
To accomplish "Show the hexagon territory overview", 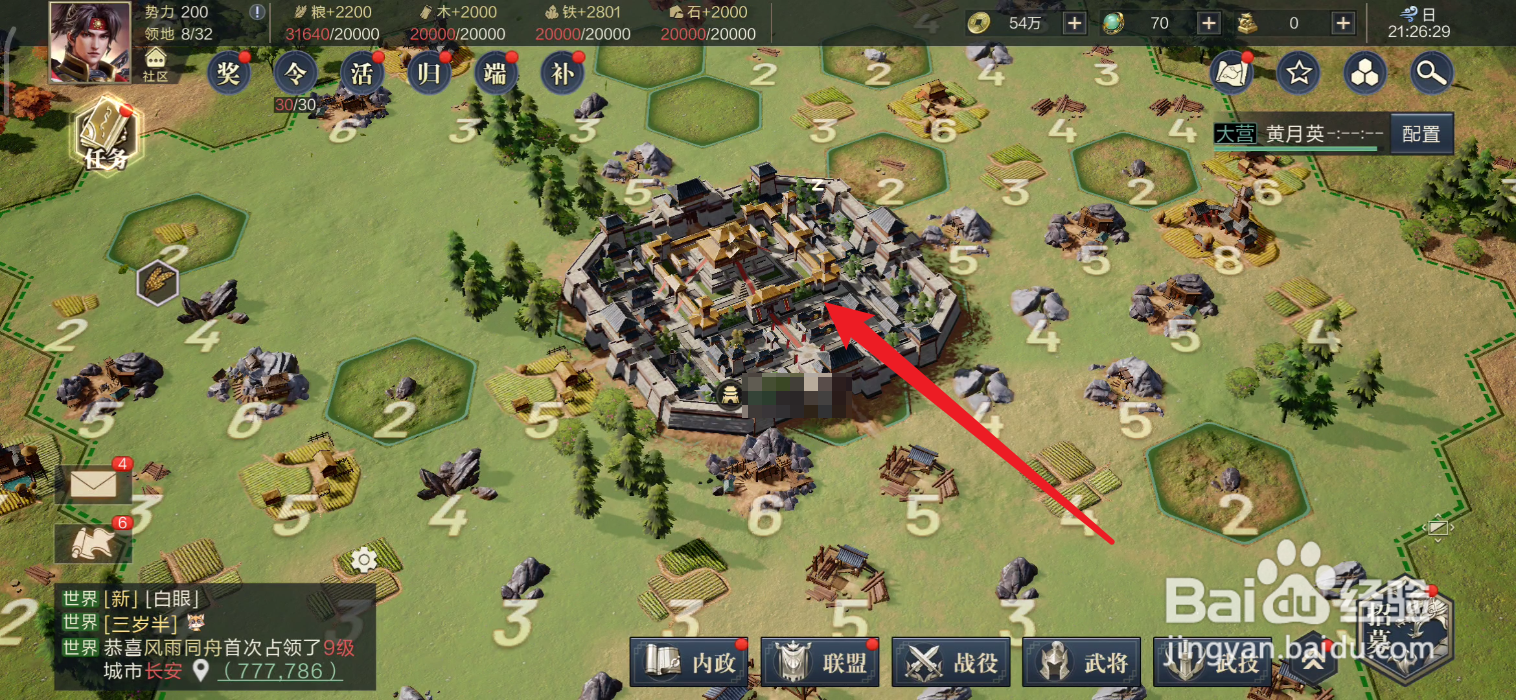I will [1365, 73].
